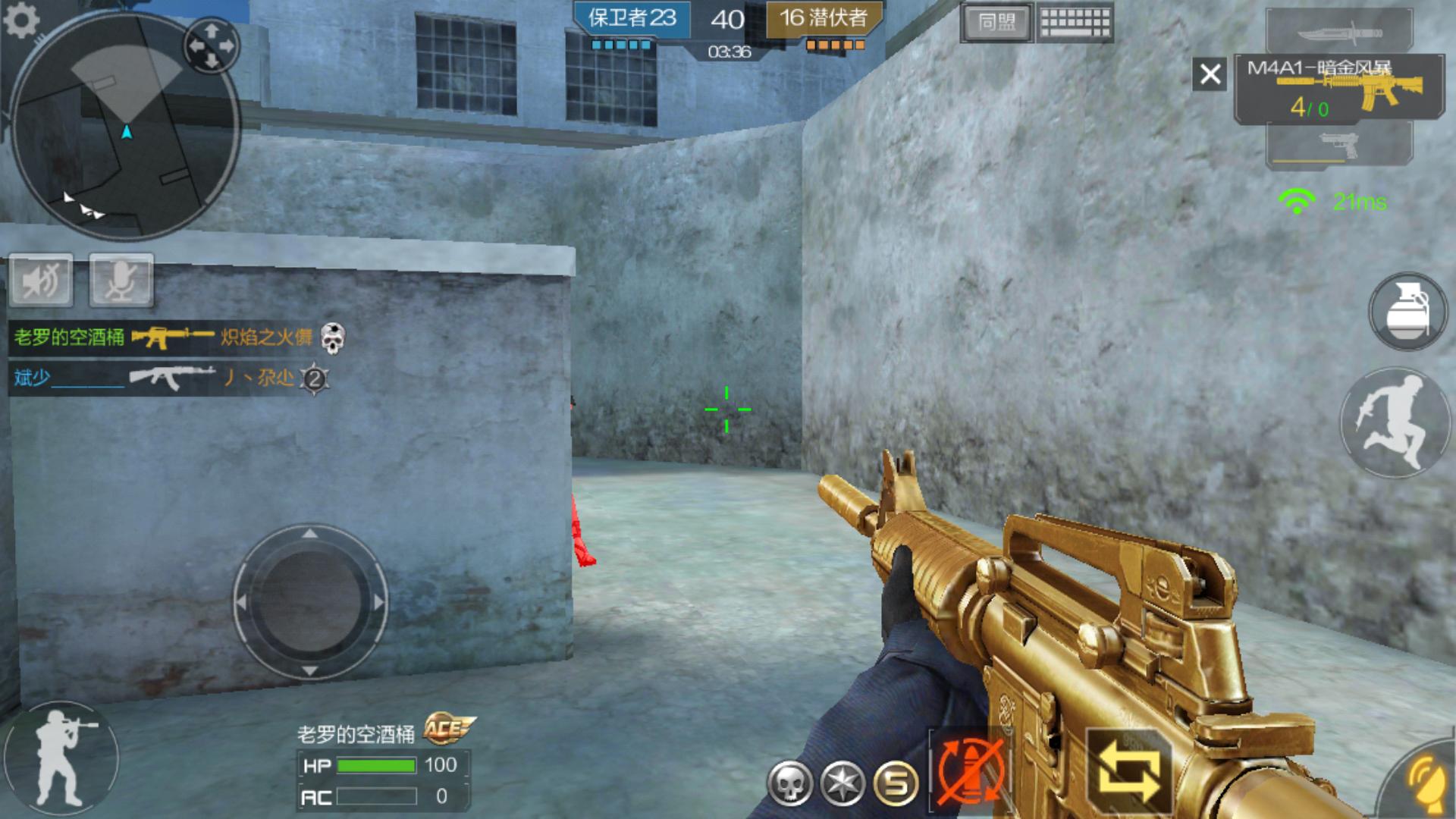
Task: Tap the red crossed-out bullet reload button
Action: click(x=970, y=770)
